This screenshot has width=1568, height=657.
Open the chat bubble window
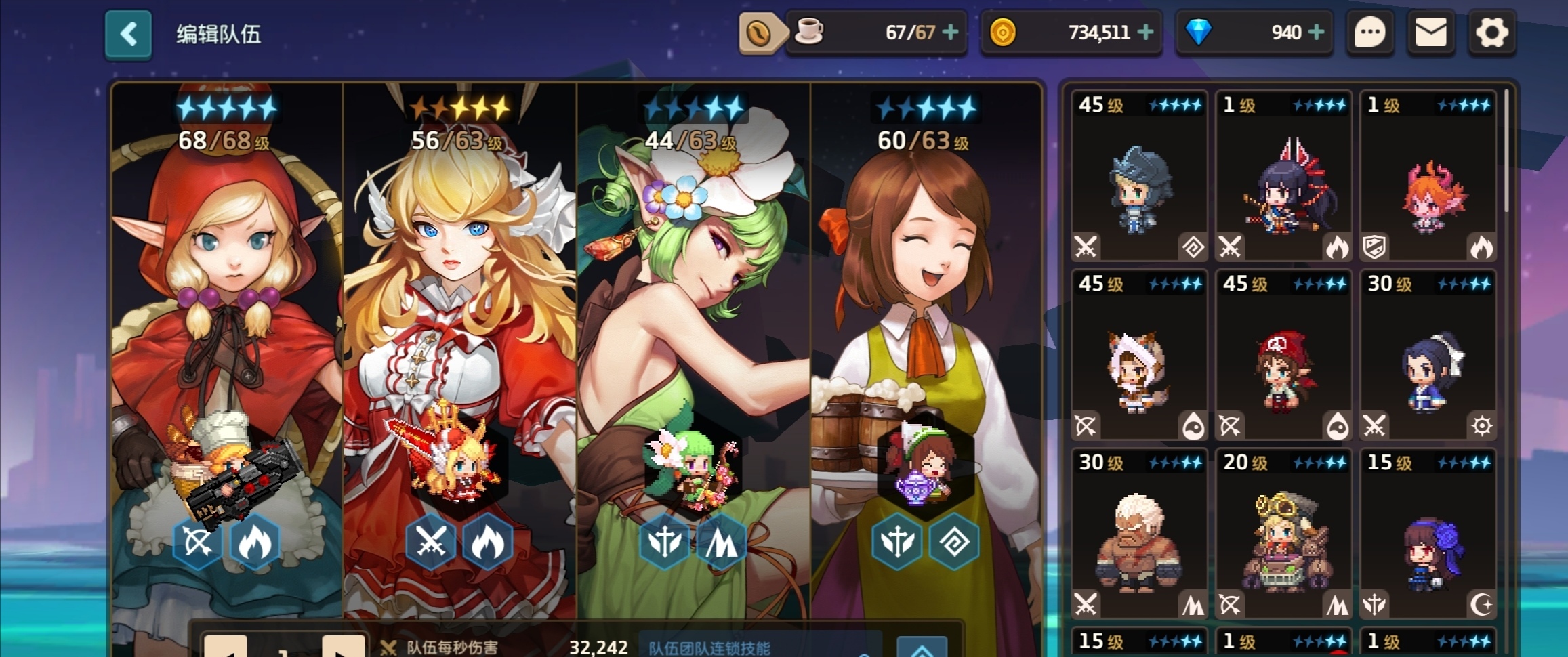(x=1369, y=32)
